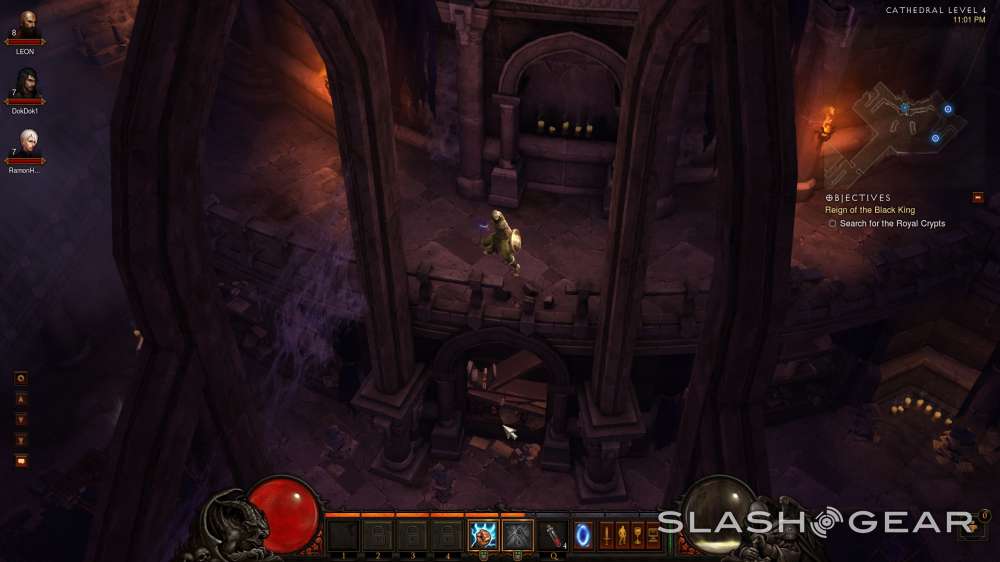Open the cathedral minimap
This screenshot has width=1000, height=562.
[907, 118]
